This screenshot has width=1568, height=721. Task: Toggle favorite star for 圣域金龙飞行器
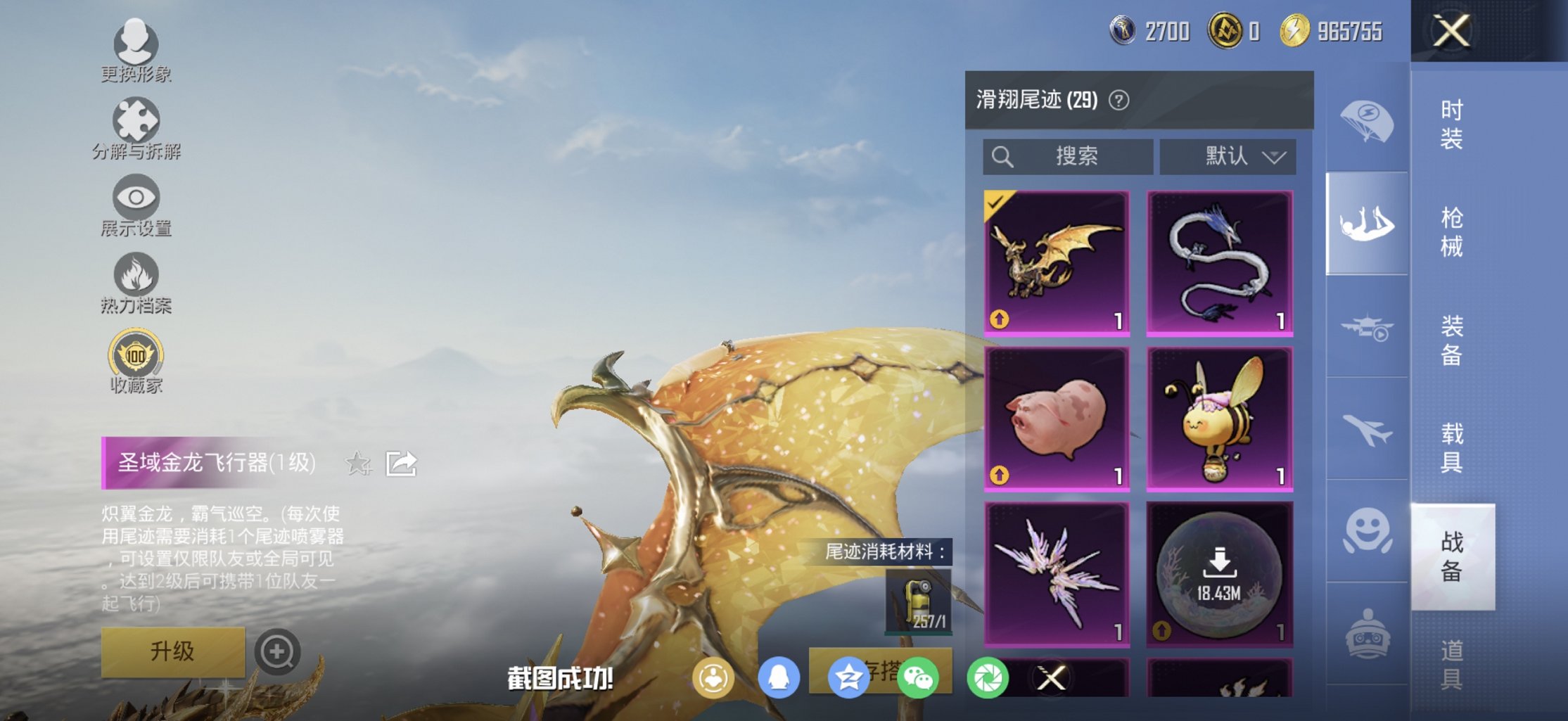click(359, 464)
